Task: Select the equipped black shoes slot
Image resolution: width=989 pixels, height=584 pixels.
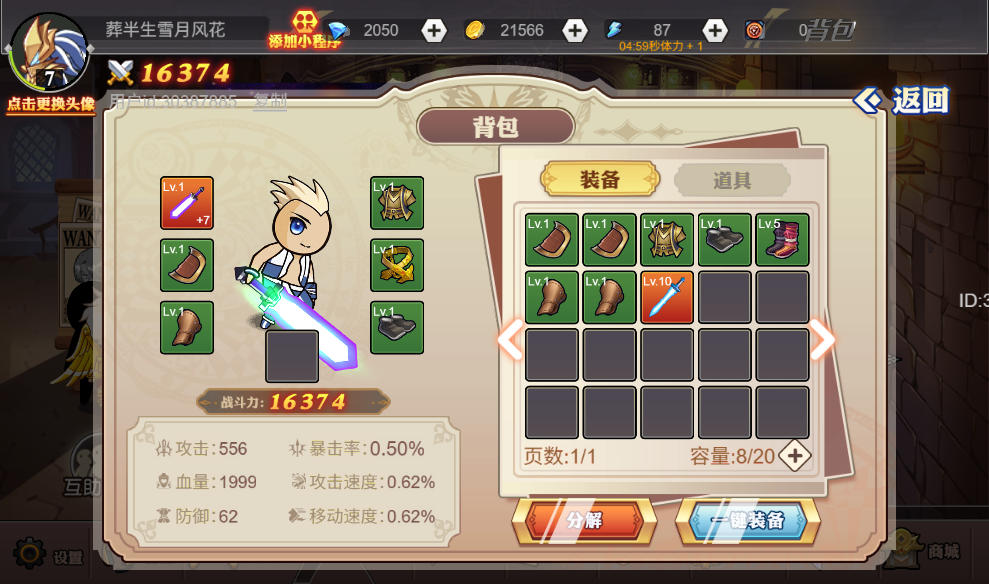Action: pyautogui.click(x=397, y=327)
